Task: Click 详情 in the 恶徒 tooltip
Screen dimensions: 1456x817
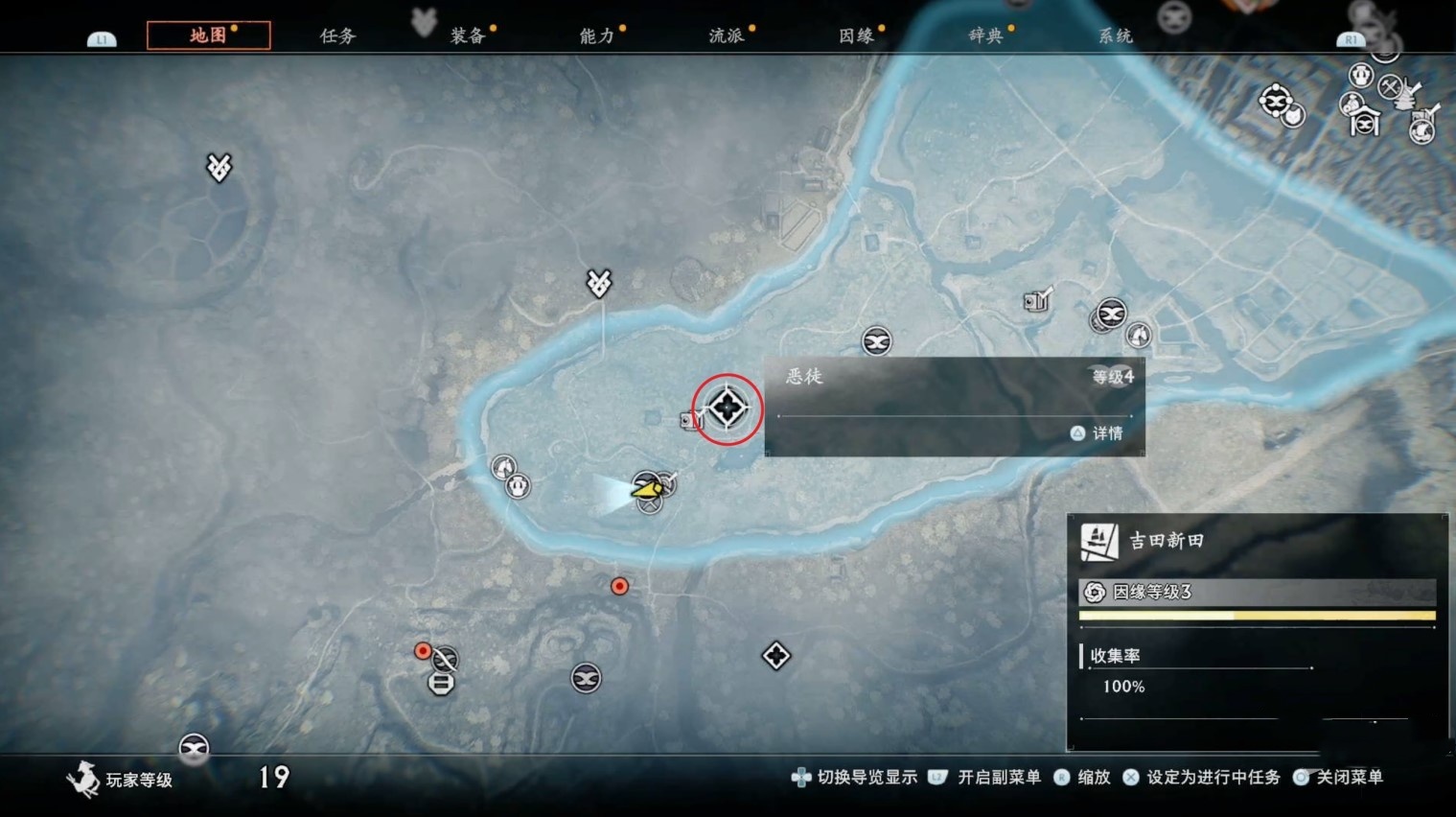Action: tap(1098, 433)
